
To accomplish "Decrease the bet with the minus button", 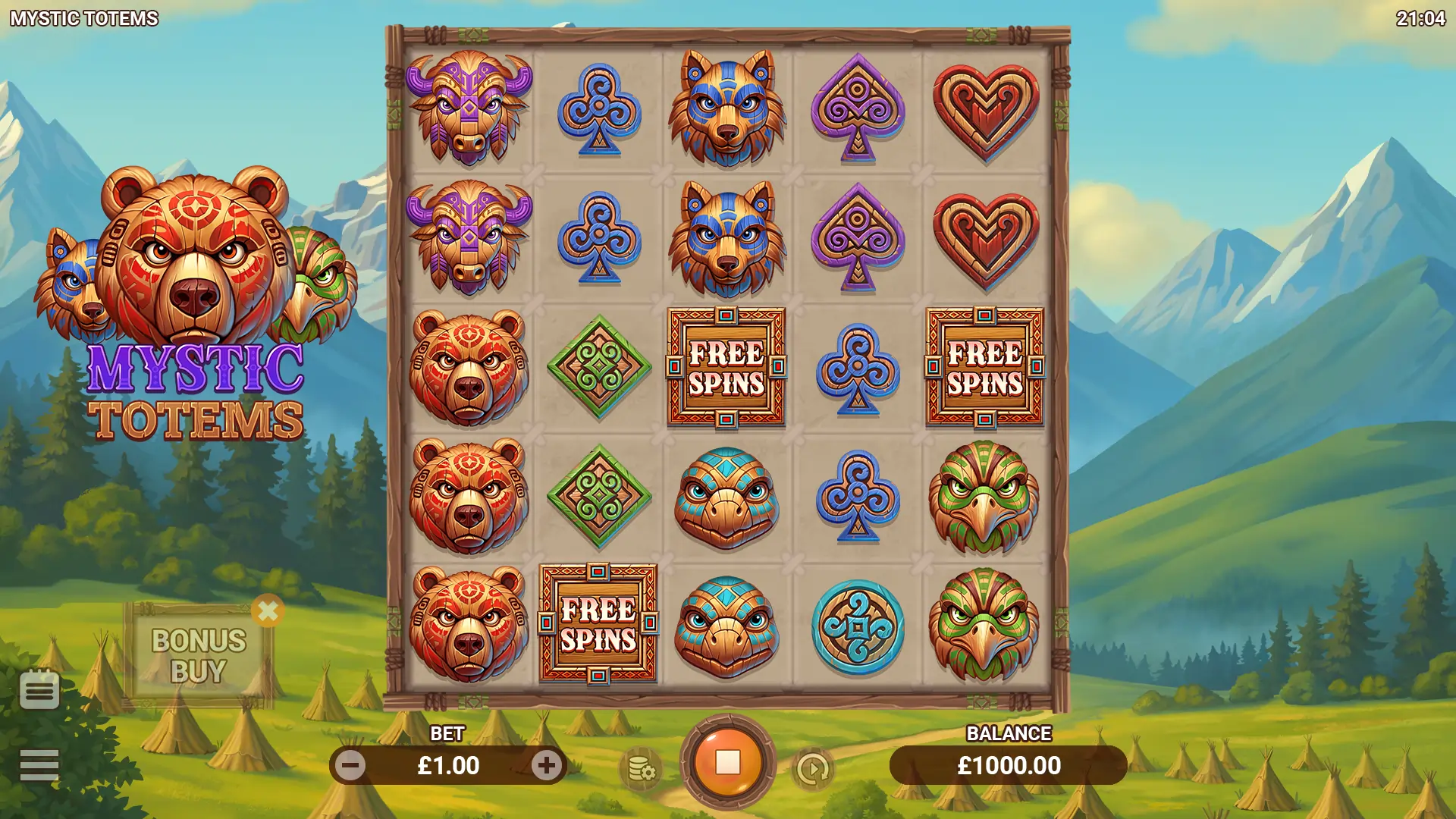I will click(x=351, y=766).
